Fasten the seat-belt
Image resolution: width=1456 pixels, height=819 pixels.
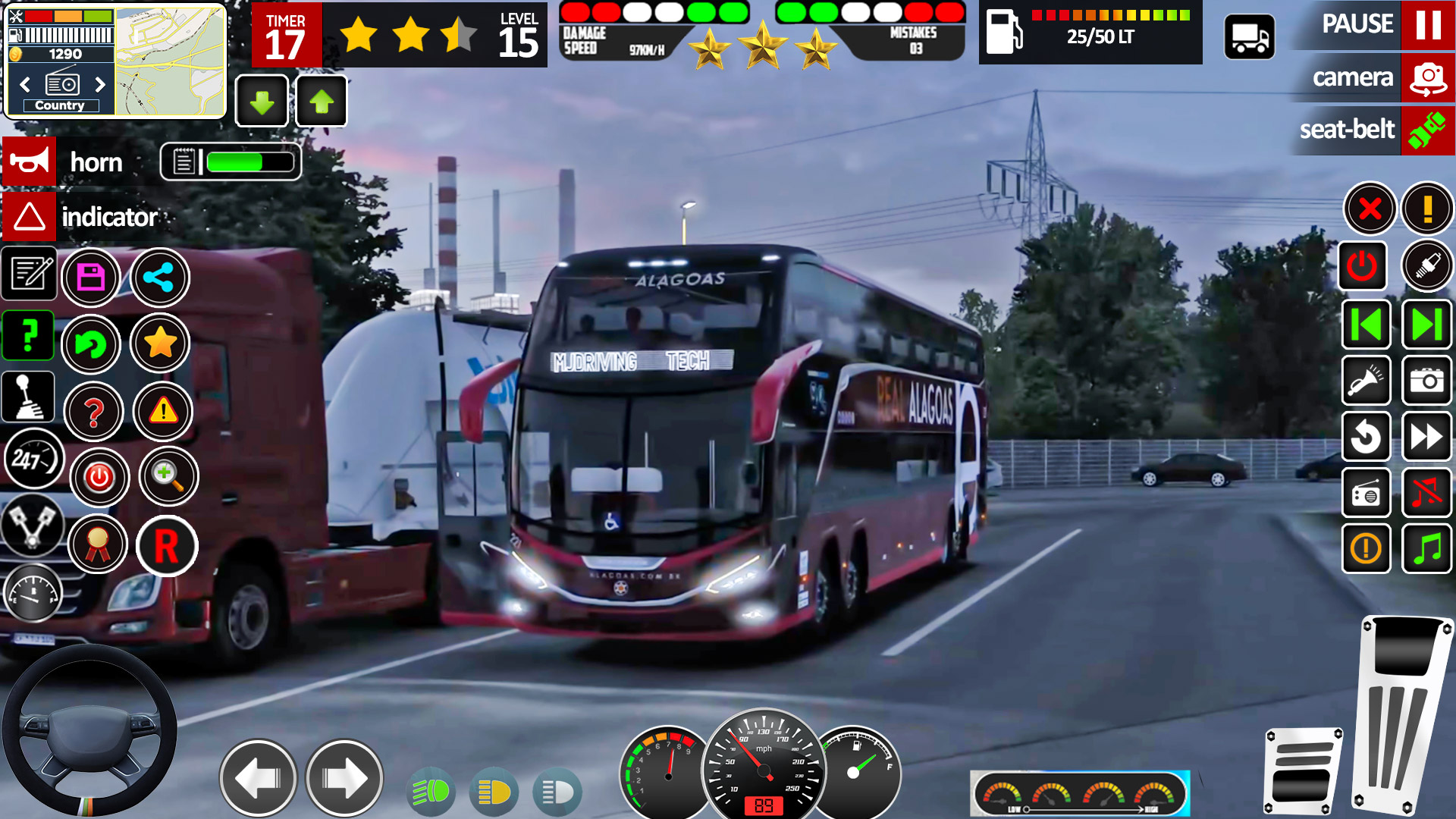1427,130
